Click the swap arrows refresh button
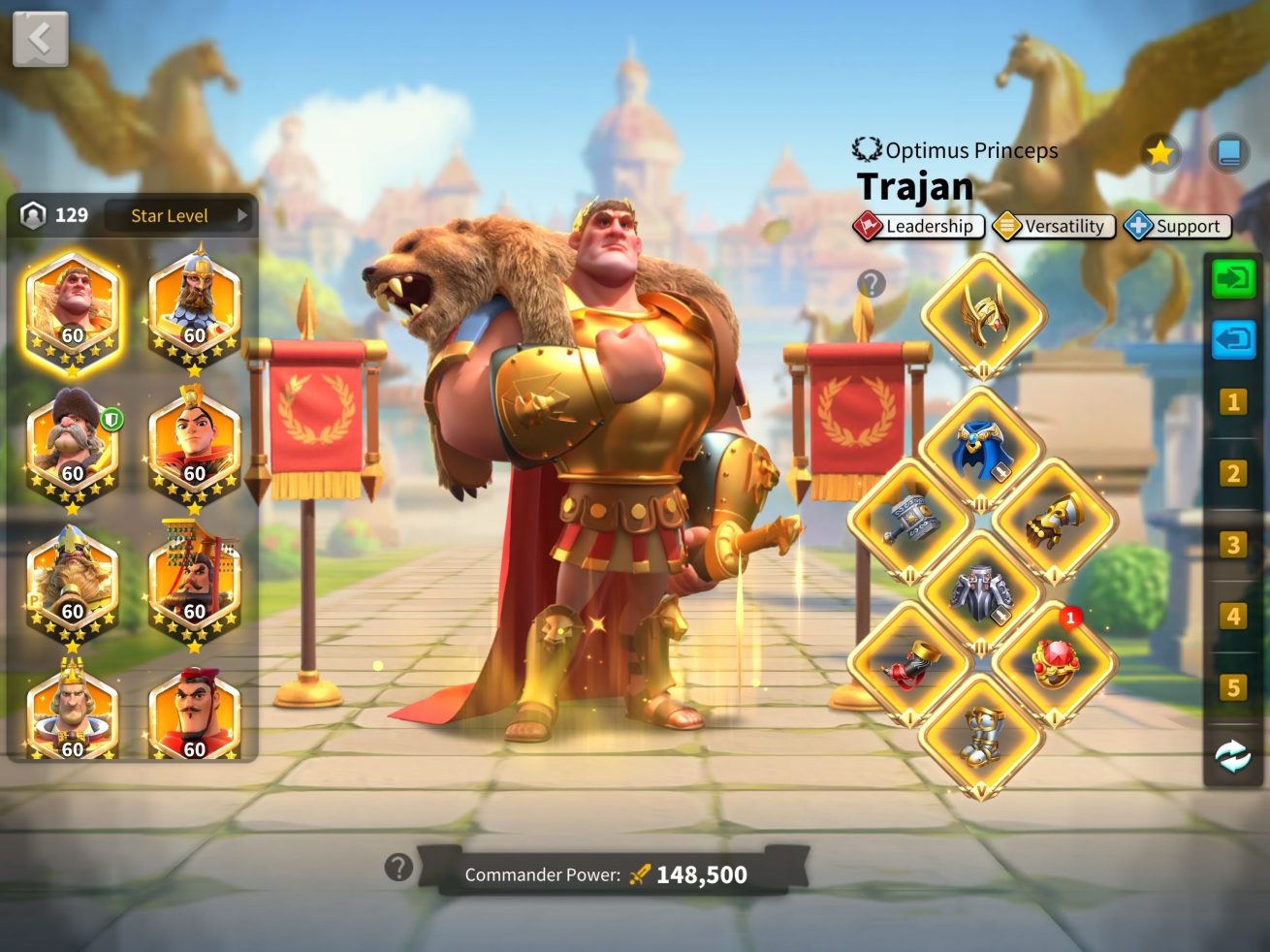 [1233, 756]
